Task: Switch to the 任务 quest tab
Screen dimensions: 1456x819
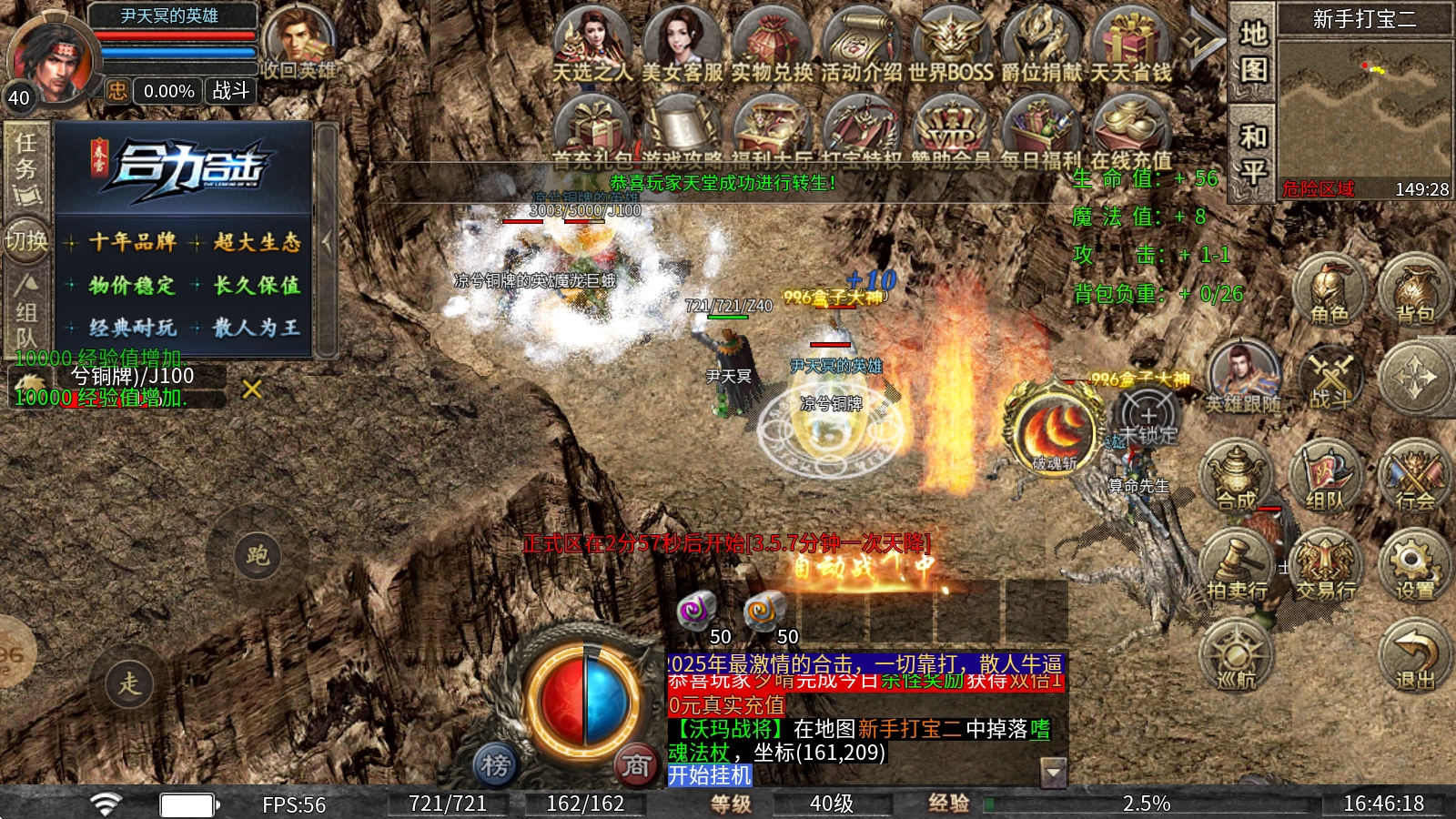Action: (x=26, y=168)
